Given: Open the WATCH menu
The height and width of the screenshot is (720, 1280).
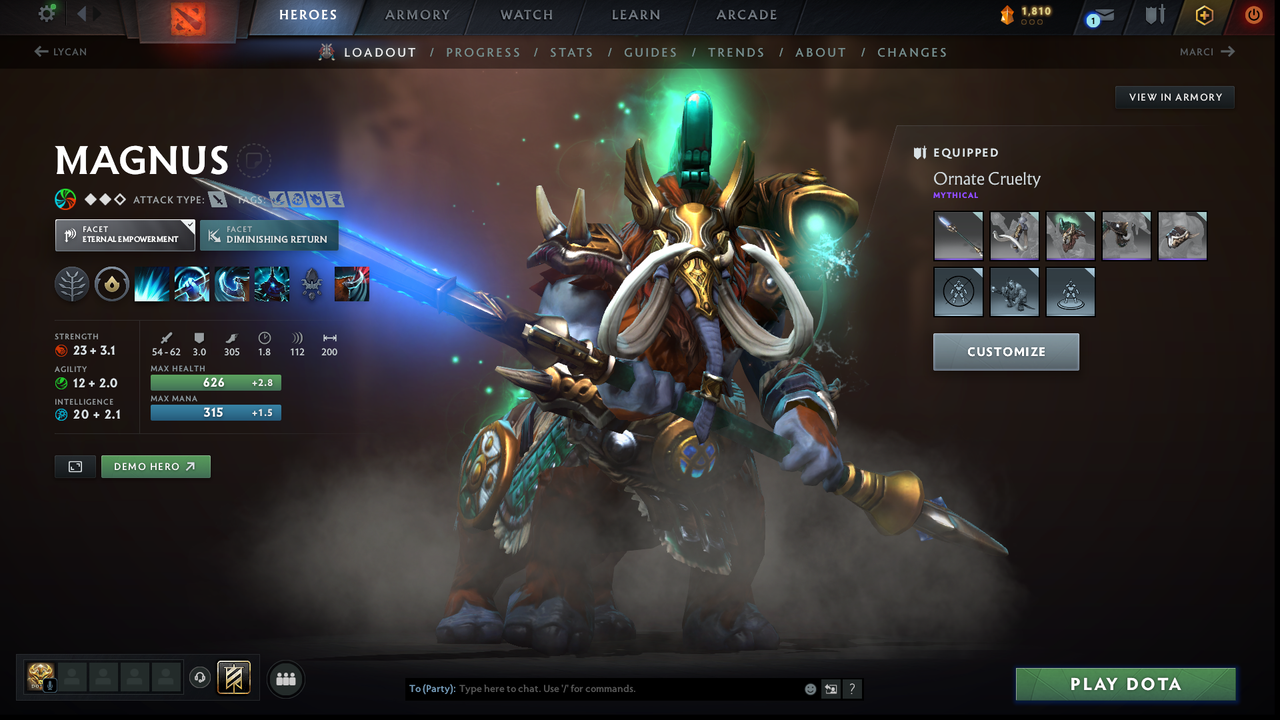Looking at the screenshot, I should coord(527,15).
